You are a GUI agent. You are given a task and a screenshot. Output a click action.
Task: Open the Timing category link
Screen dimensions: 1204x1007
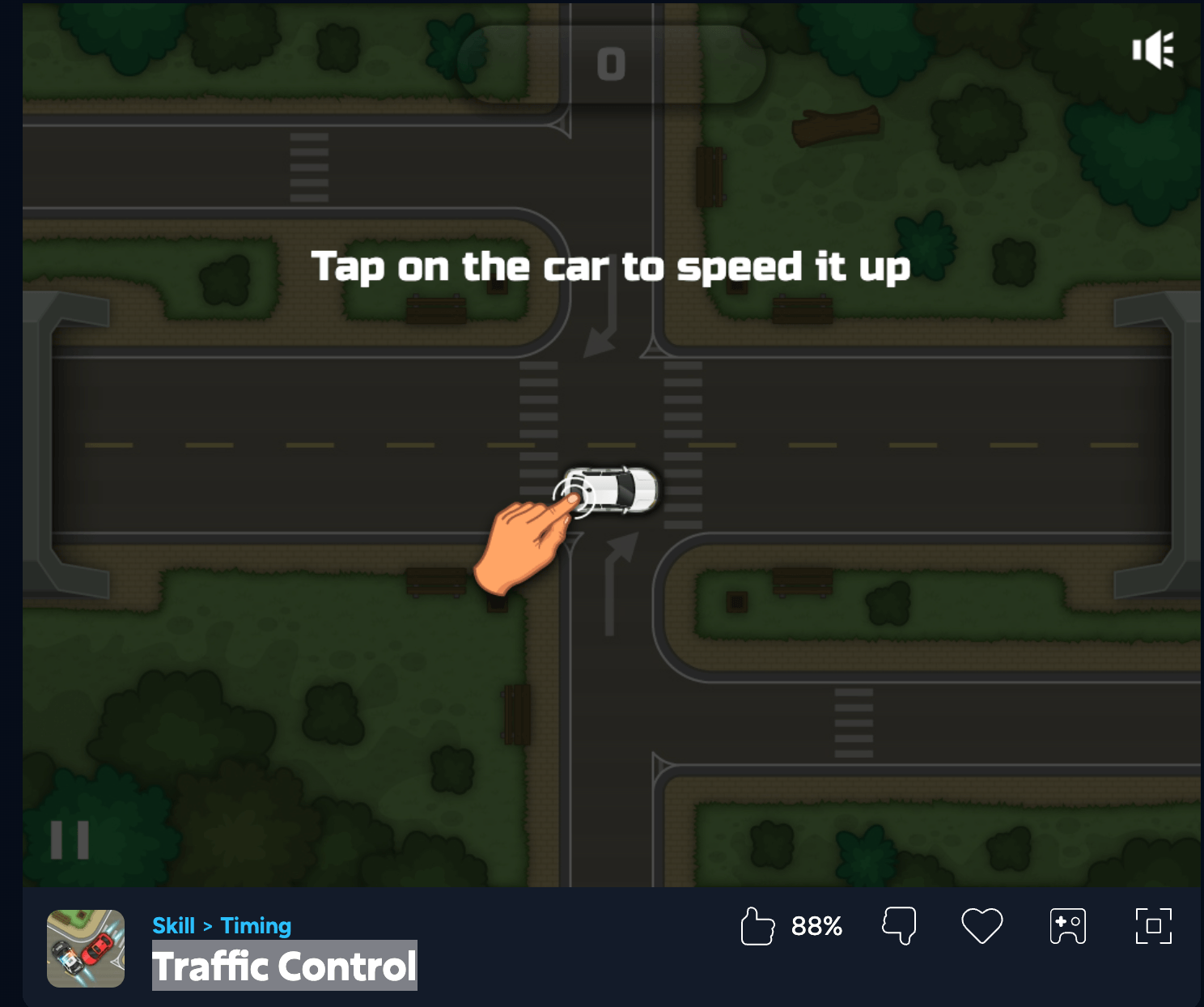(x=256, y=925)
